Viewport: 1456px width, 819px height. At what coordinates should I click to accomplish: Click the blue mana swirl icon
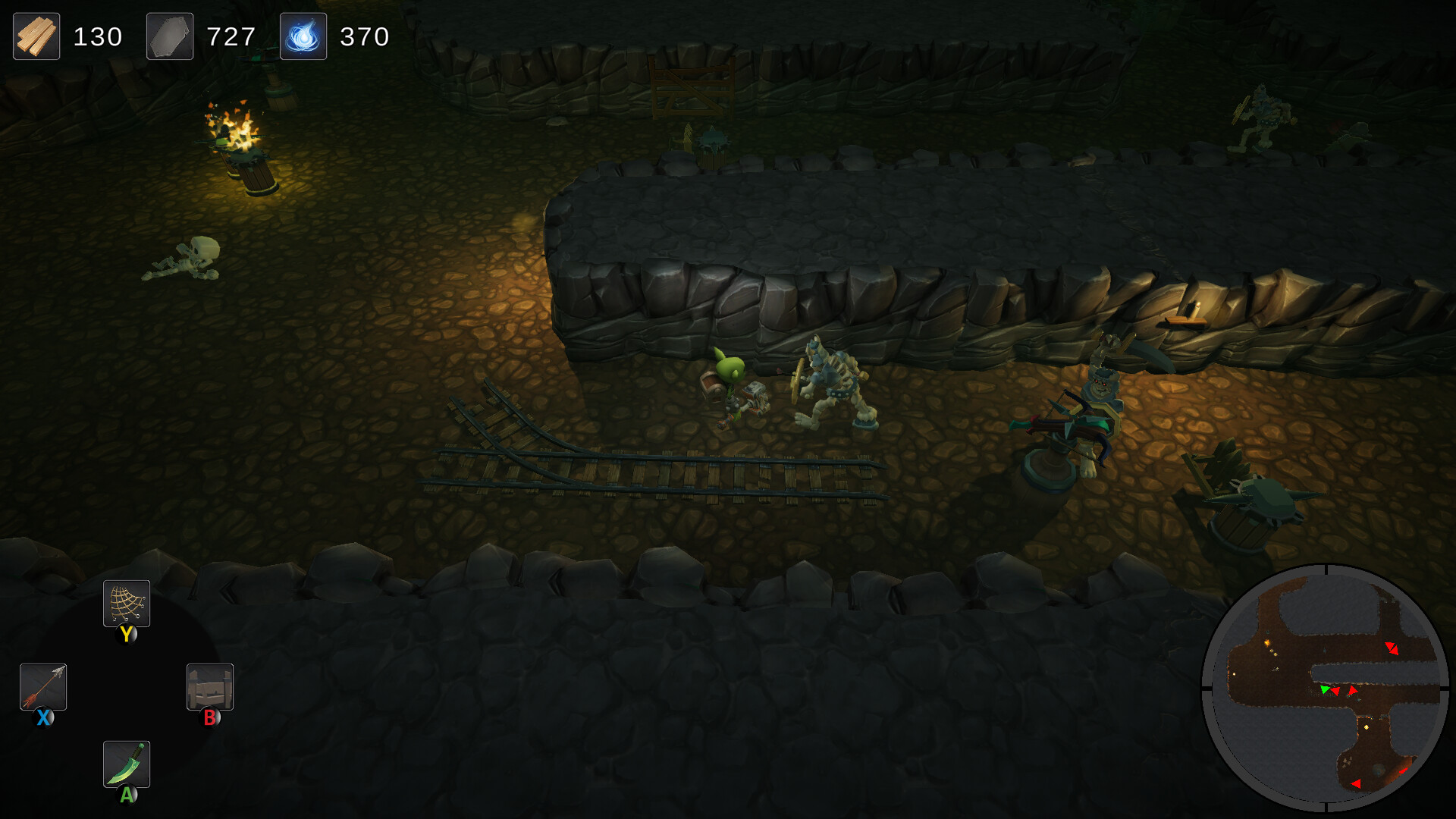click(303, 36)
